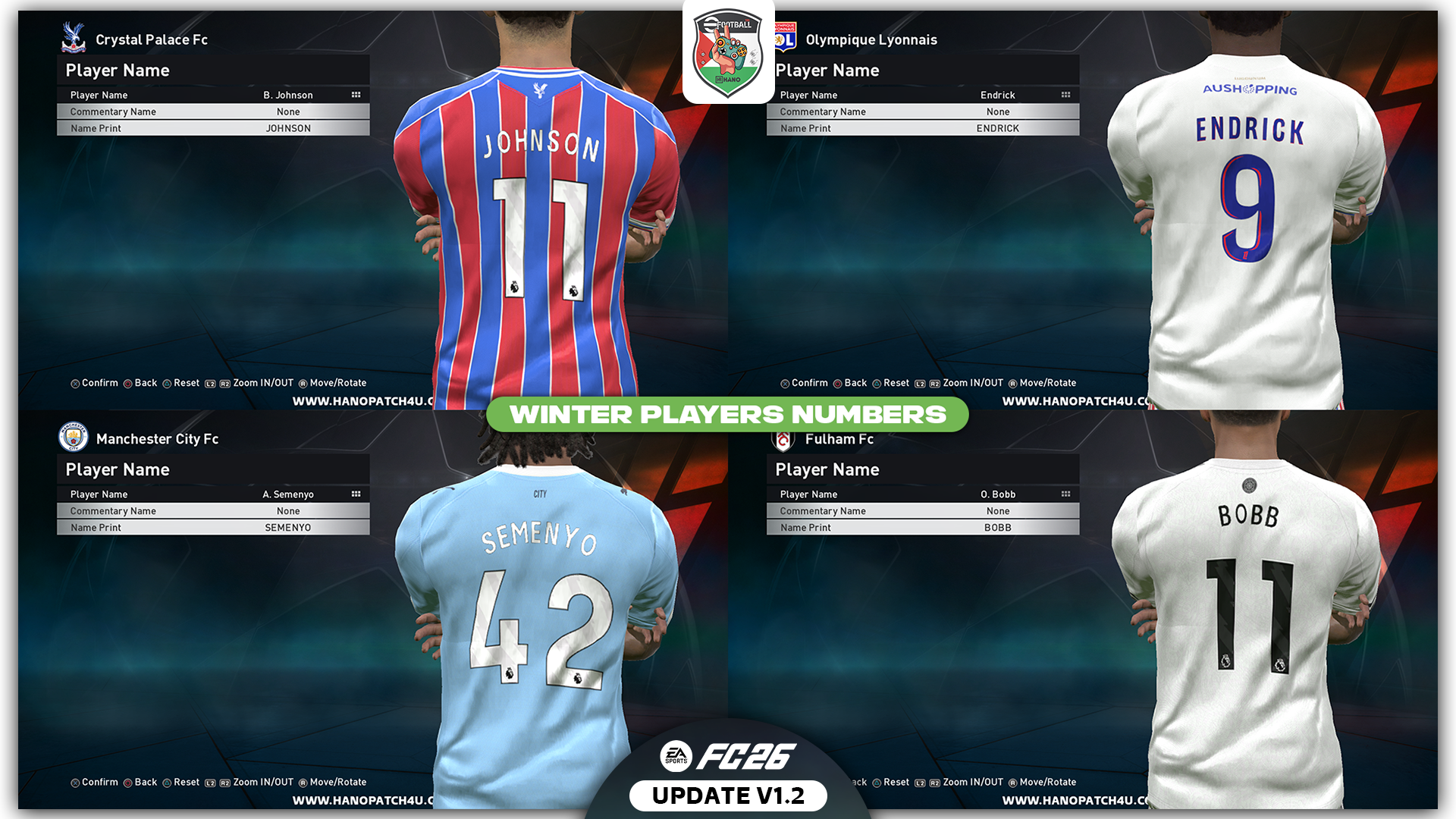Select the Name Print row reading BOBB

(922, 528)
